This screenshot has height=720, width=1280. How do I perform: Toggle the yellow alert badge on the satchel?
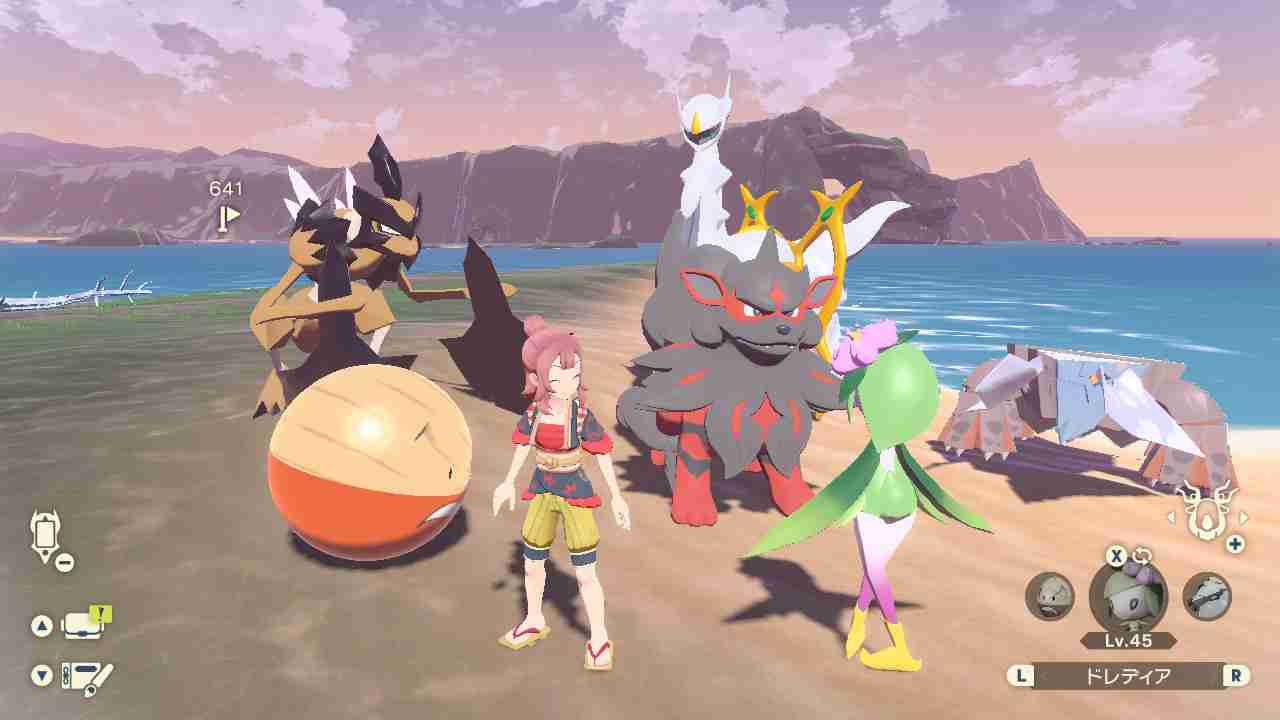click(x=99, y=612)
